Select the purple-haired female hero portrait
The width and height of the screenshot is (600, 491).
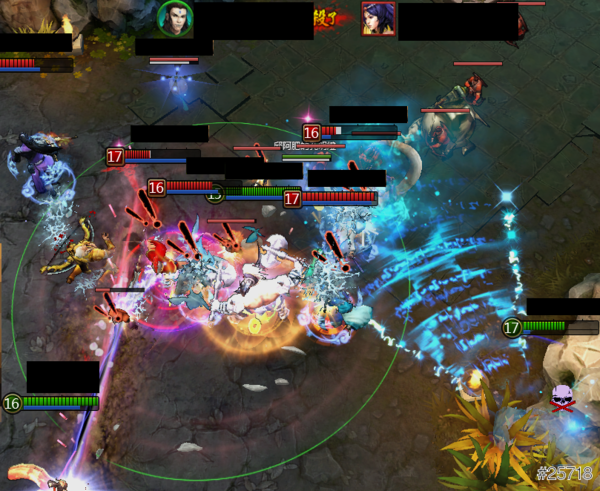click(378, 19)
